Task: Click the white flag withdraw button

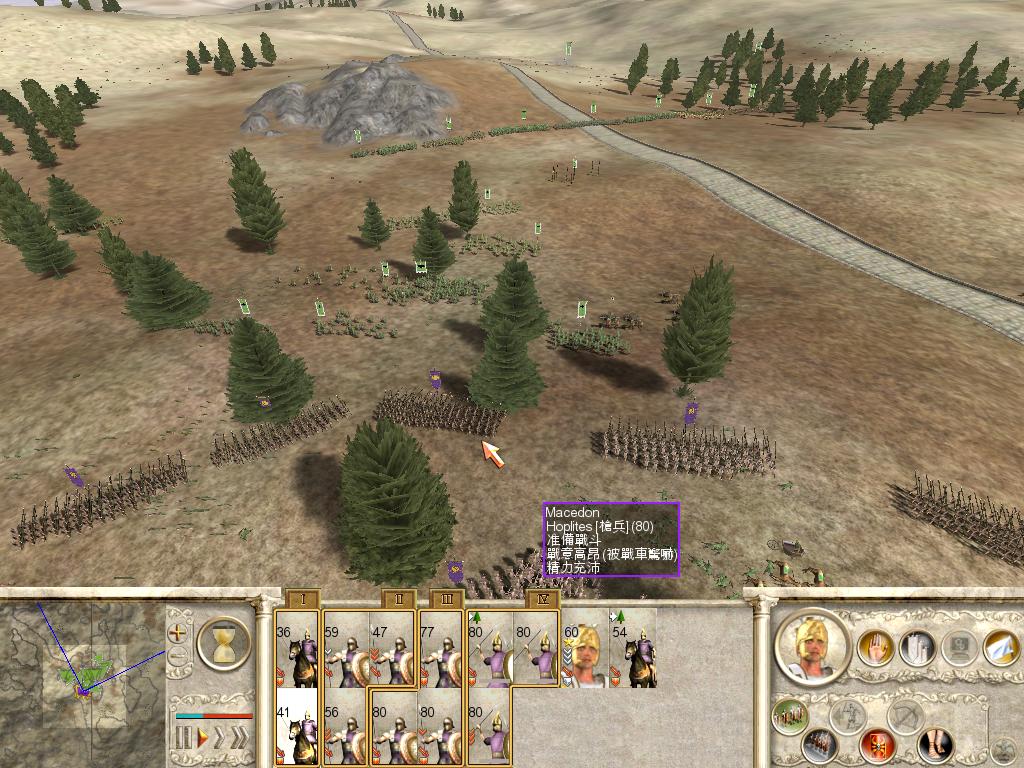Action: point(1001,649)
